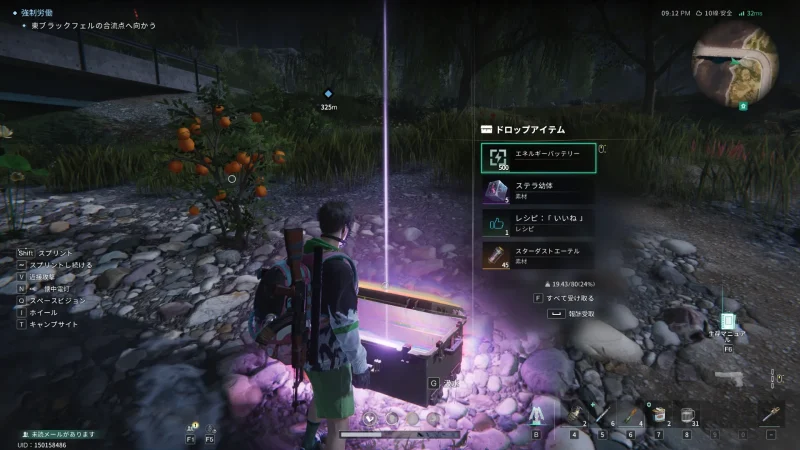Open the 生存マニュアル survival manual icon
Image resolution: width=800 pixels, height=450 pixels.
[x=729, y=324]
